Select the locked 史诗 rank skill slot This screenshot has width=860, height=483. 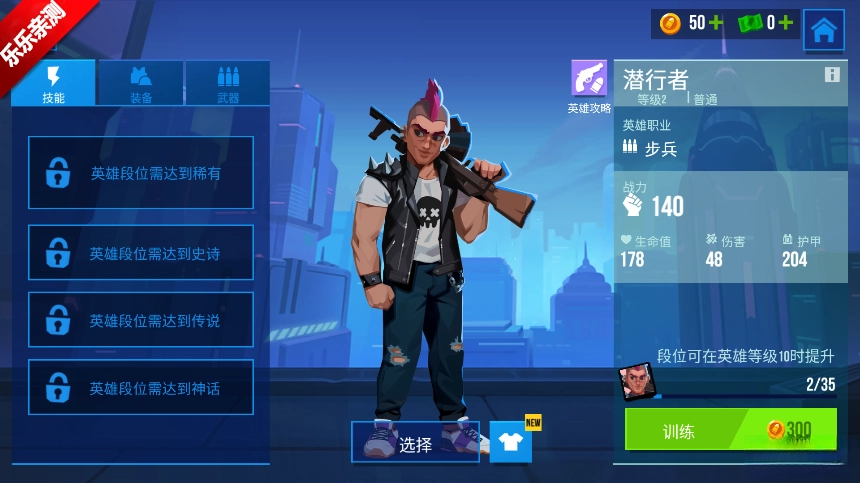pos(141,253)
